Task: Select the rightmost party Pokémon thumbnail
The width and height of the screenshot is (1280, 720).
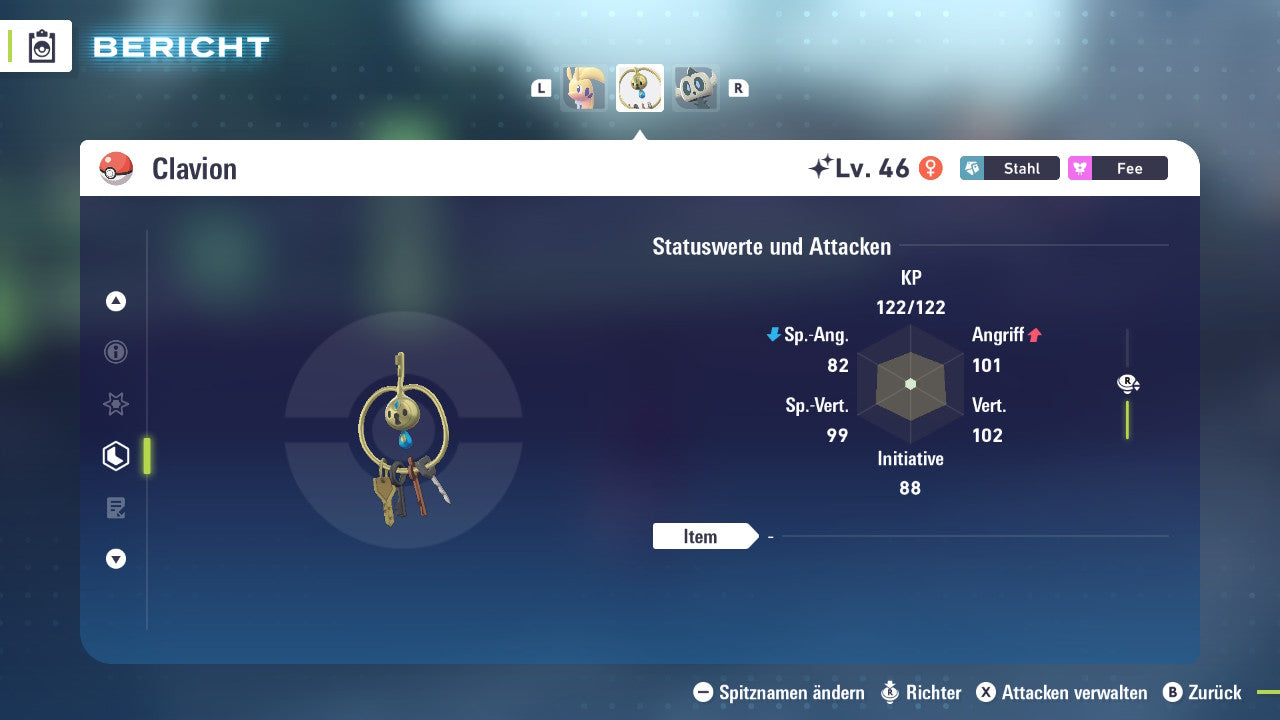Action: tap(695, 88)
